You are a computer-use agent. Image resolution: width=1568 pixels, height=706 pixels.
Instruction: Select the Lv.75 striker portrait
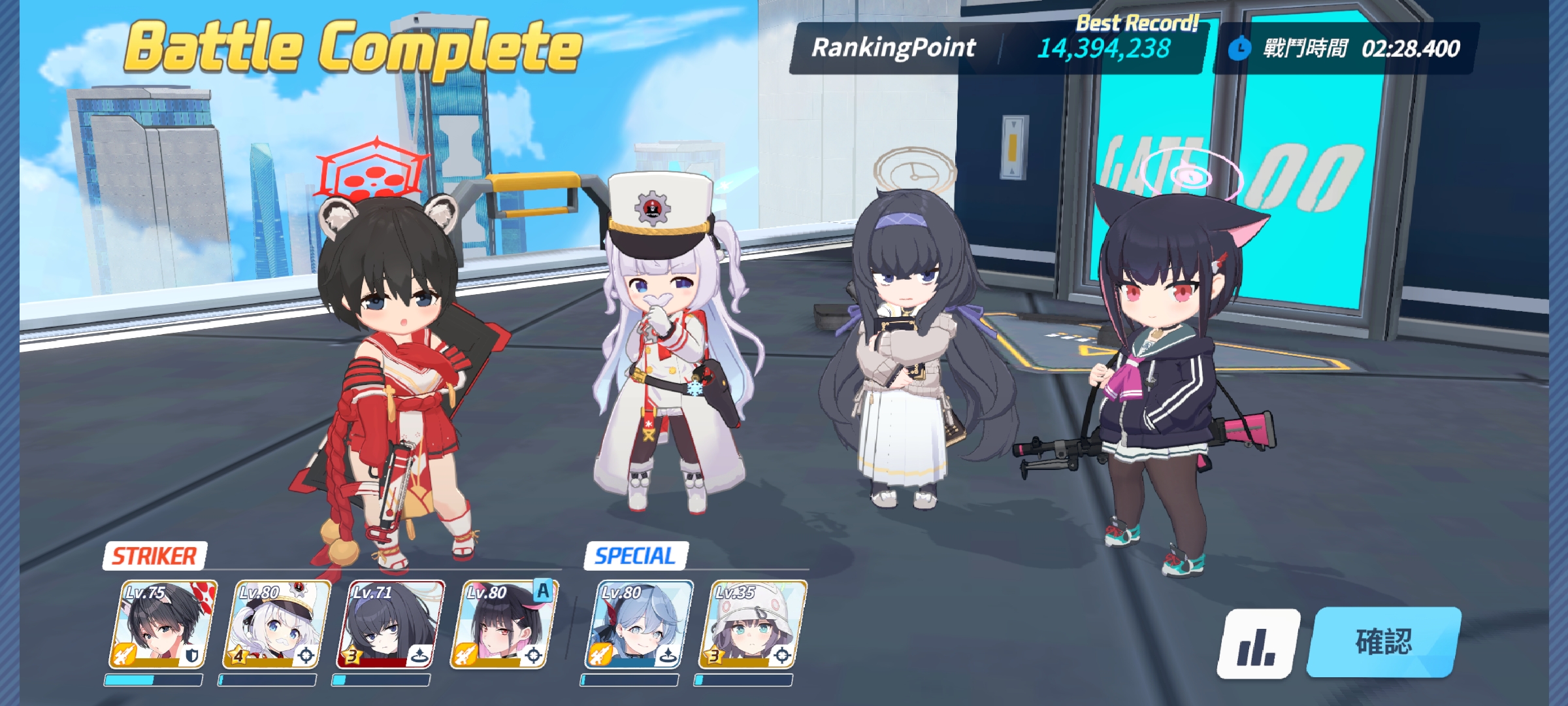tap(162, 625)
